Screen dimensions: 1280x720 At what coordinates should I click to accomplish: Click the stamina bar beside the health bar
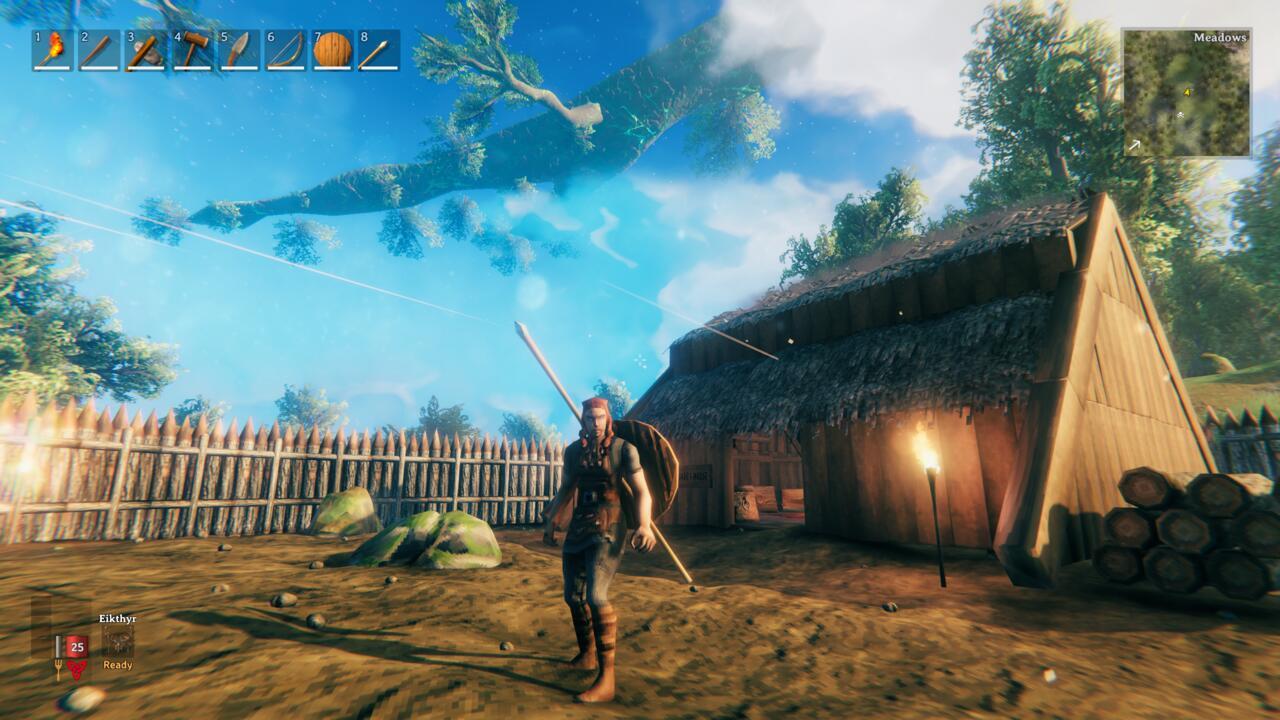point(59,646)
